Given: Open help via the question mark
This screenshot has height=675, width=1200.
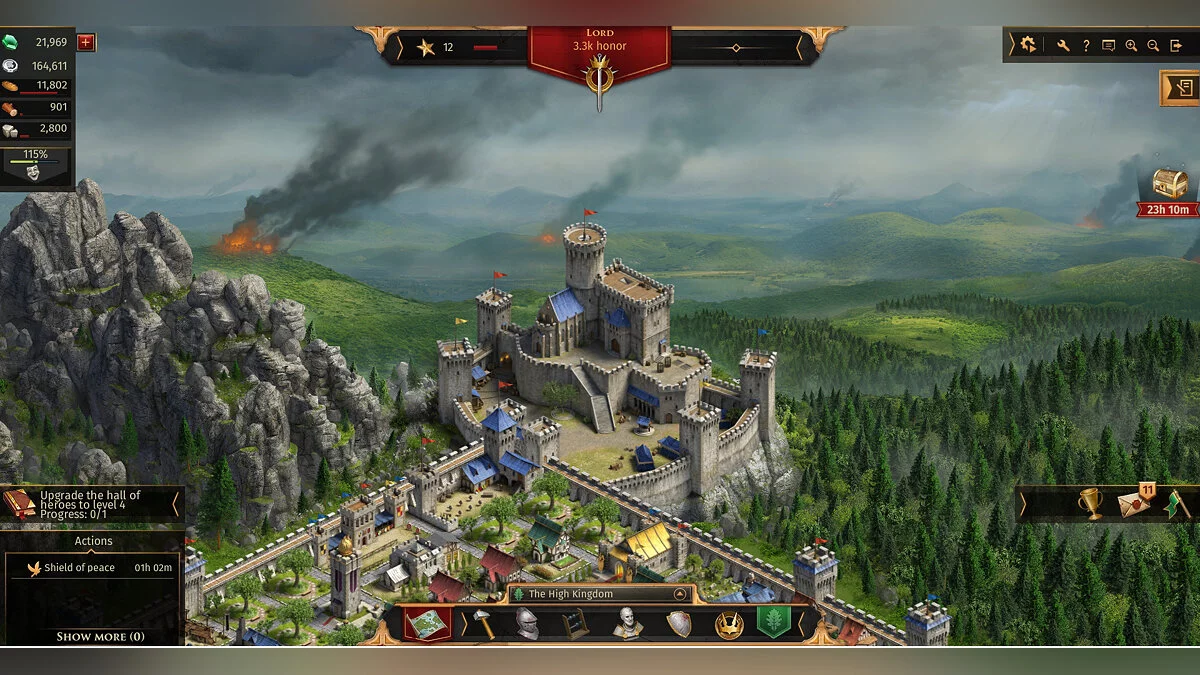Looking at the screenshot, I should pos(1086,45).
